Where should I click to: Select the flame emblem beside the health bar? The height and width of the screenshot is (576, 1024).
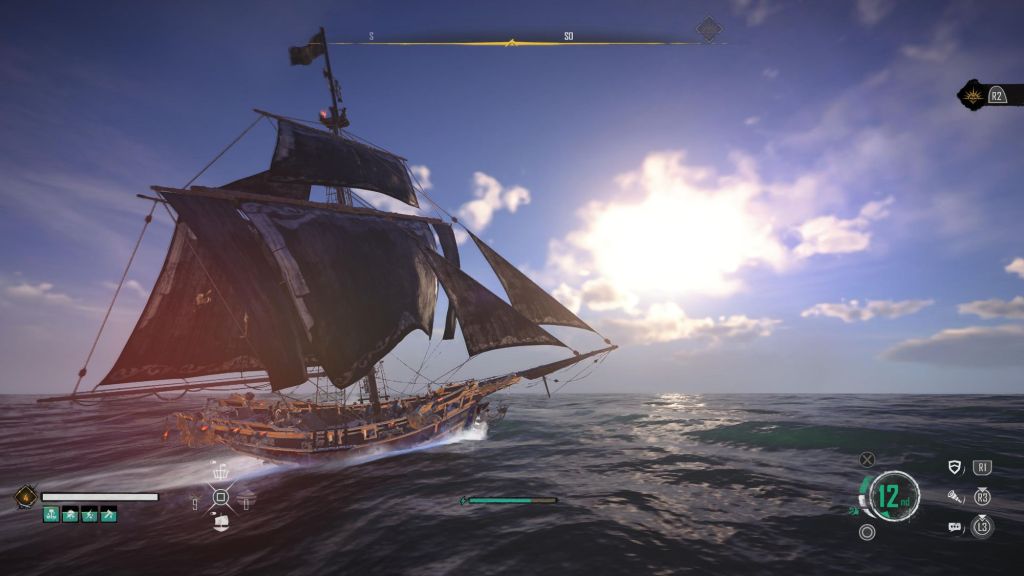click(25, 496)
